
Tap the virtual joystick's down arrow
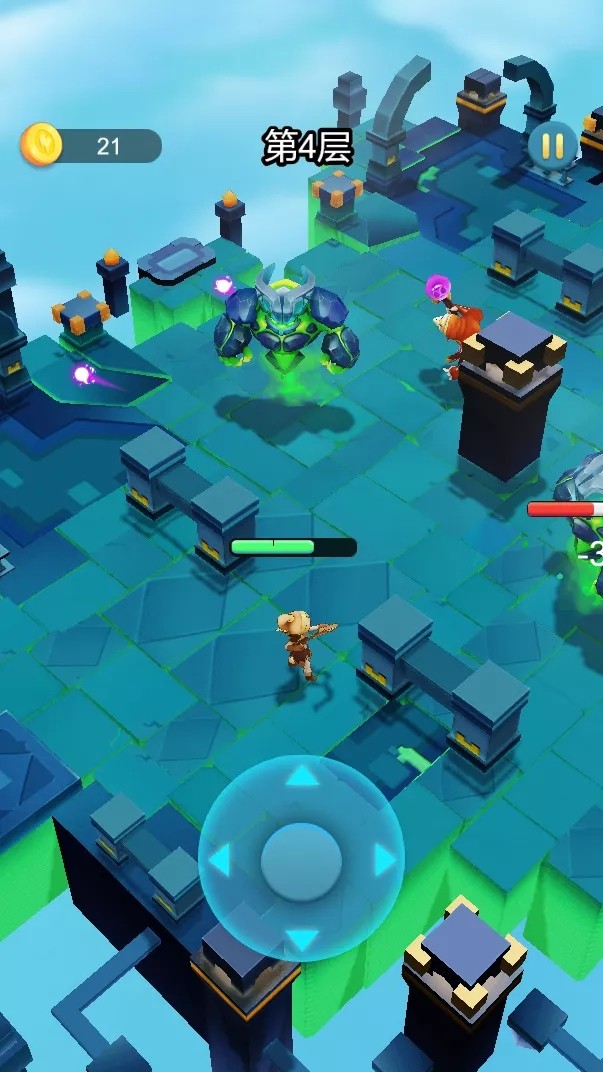(x=302, y=940)
